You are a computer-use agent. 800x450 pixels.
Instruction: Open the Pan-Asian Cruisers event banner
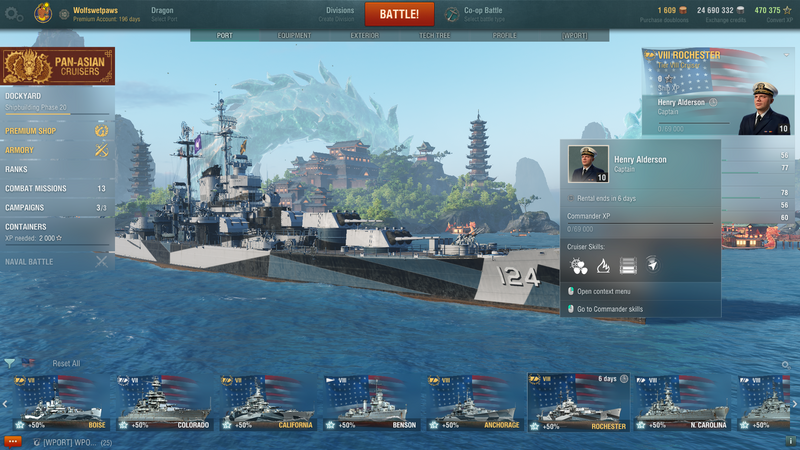click(57, 67)
